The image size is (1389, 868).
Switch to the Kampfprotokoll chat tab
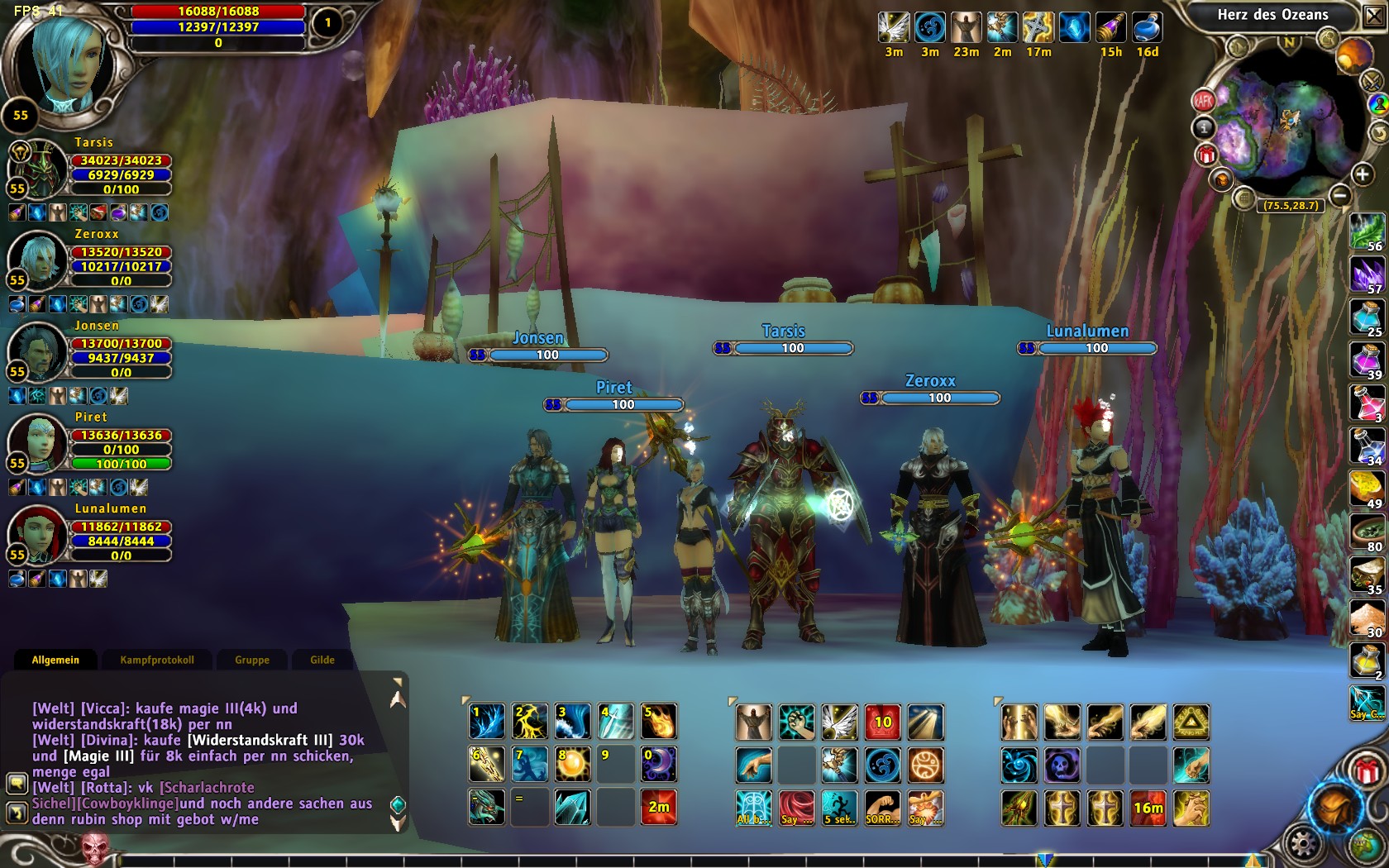tap(157, 660)
